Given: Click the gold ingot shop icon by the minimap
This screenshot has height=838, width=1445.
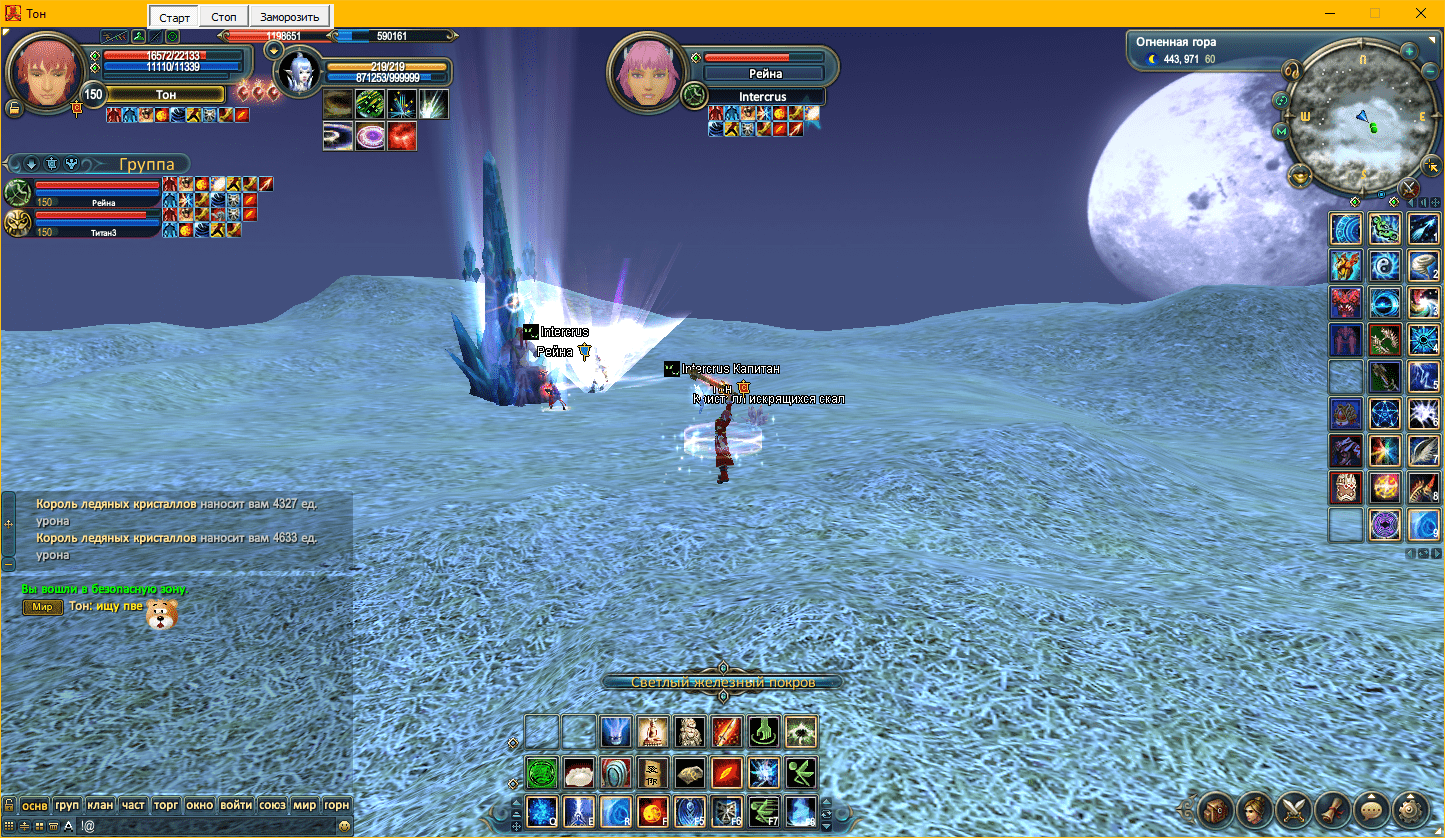Looking at the screenshot, I should [x=1301, y=176].
